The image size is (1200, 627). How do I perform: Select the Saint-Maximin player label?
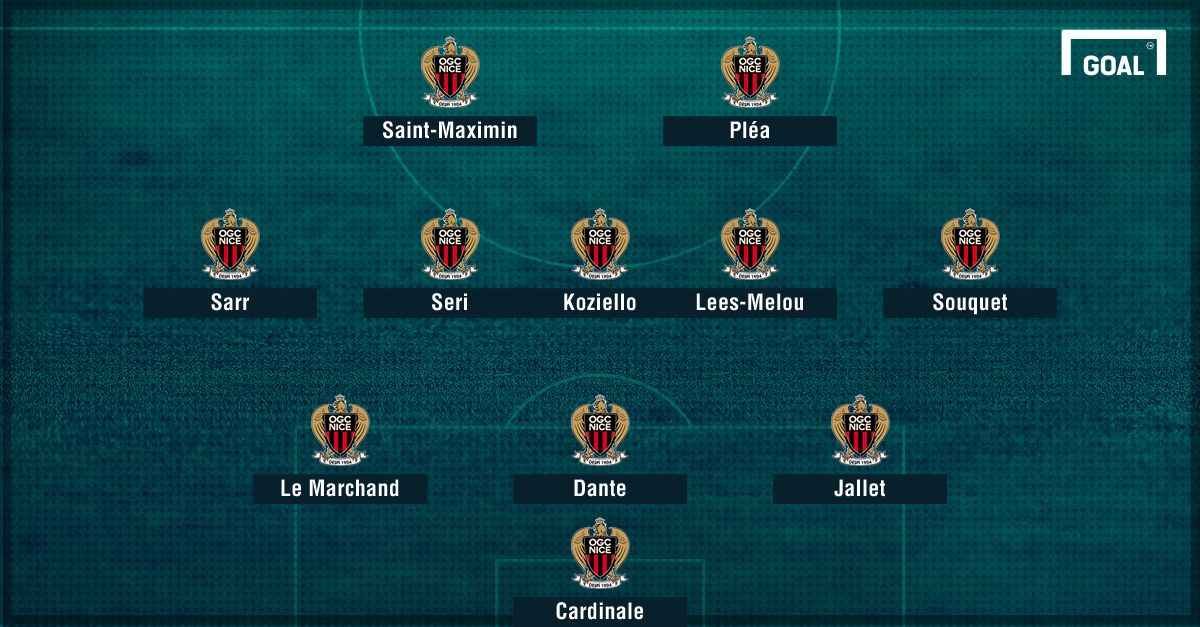pyautogui.click(x=450, y=130)
